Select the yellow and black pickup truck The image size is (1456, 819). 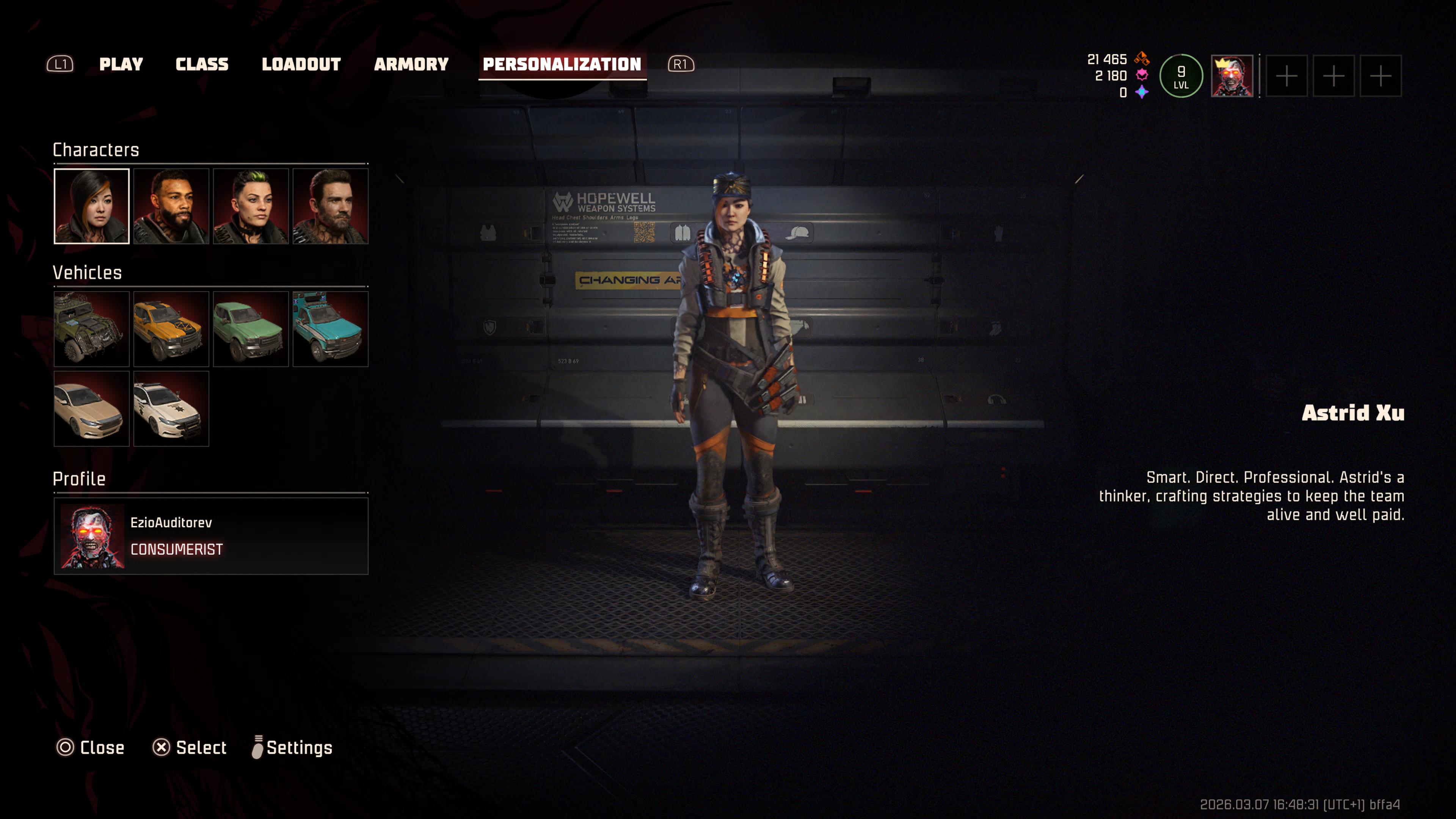(x=171, y=329)
